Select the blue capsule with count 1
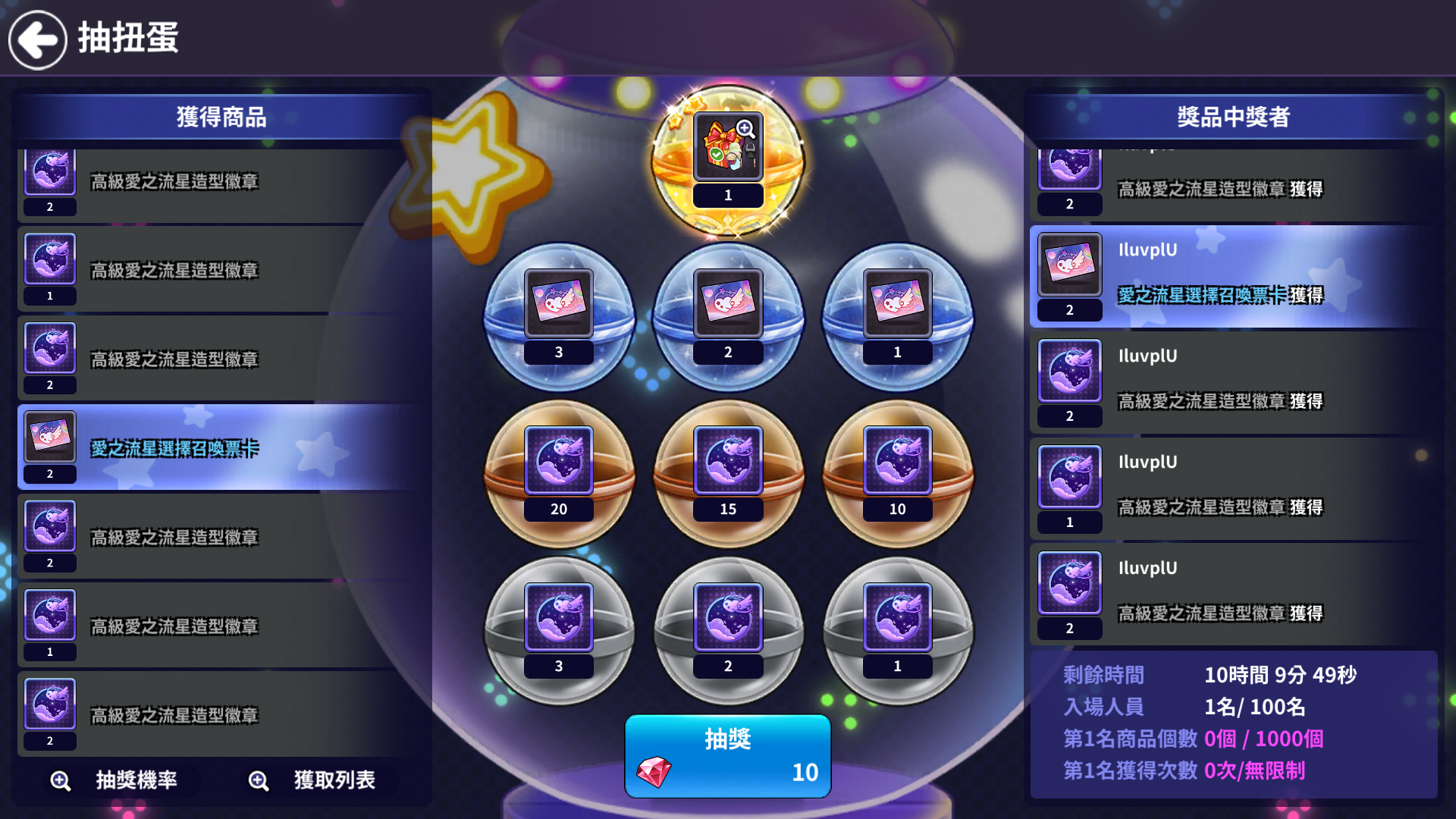Viewport: 1456px width, 819px height. pos(897,316)
